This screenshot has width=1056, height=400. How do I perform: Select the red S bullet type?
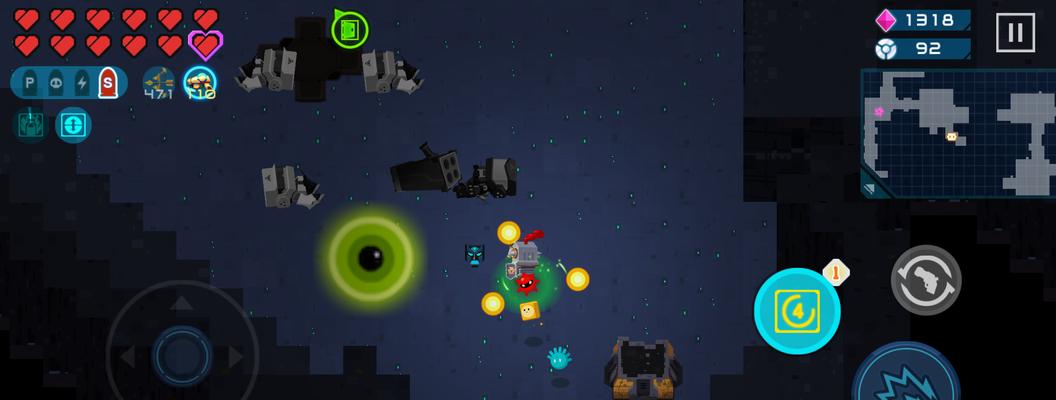[x=107, y=84]
